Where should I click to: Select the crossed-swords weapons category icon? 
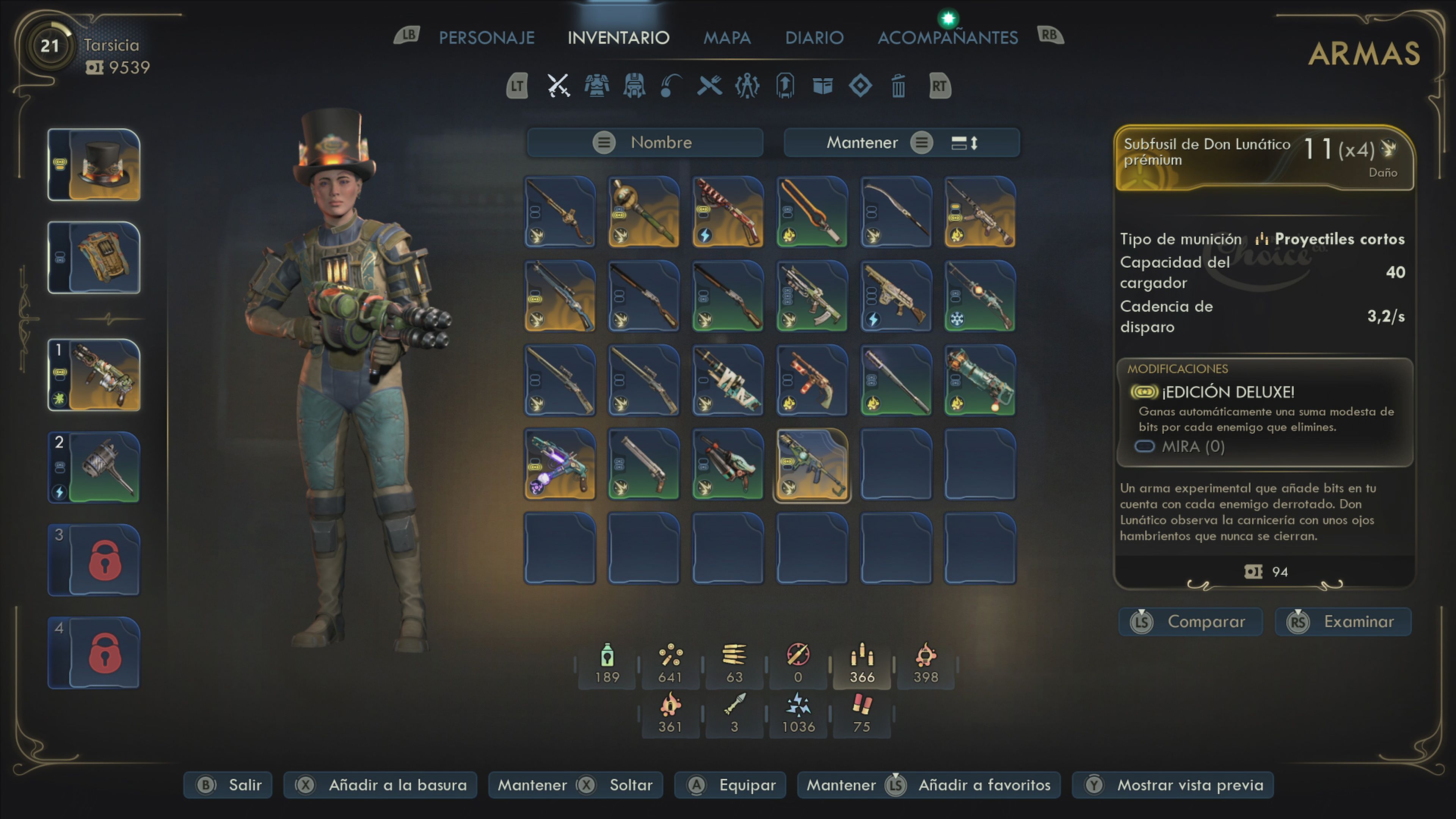pyautogui.click(x=559, y=86)
